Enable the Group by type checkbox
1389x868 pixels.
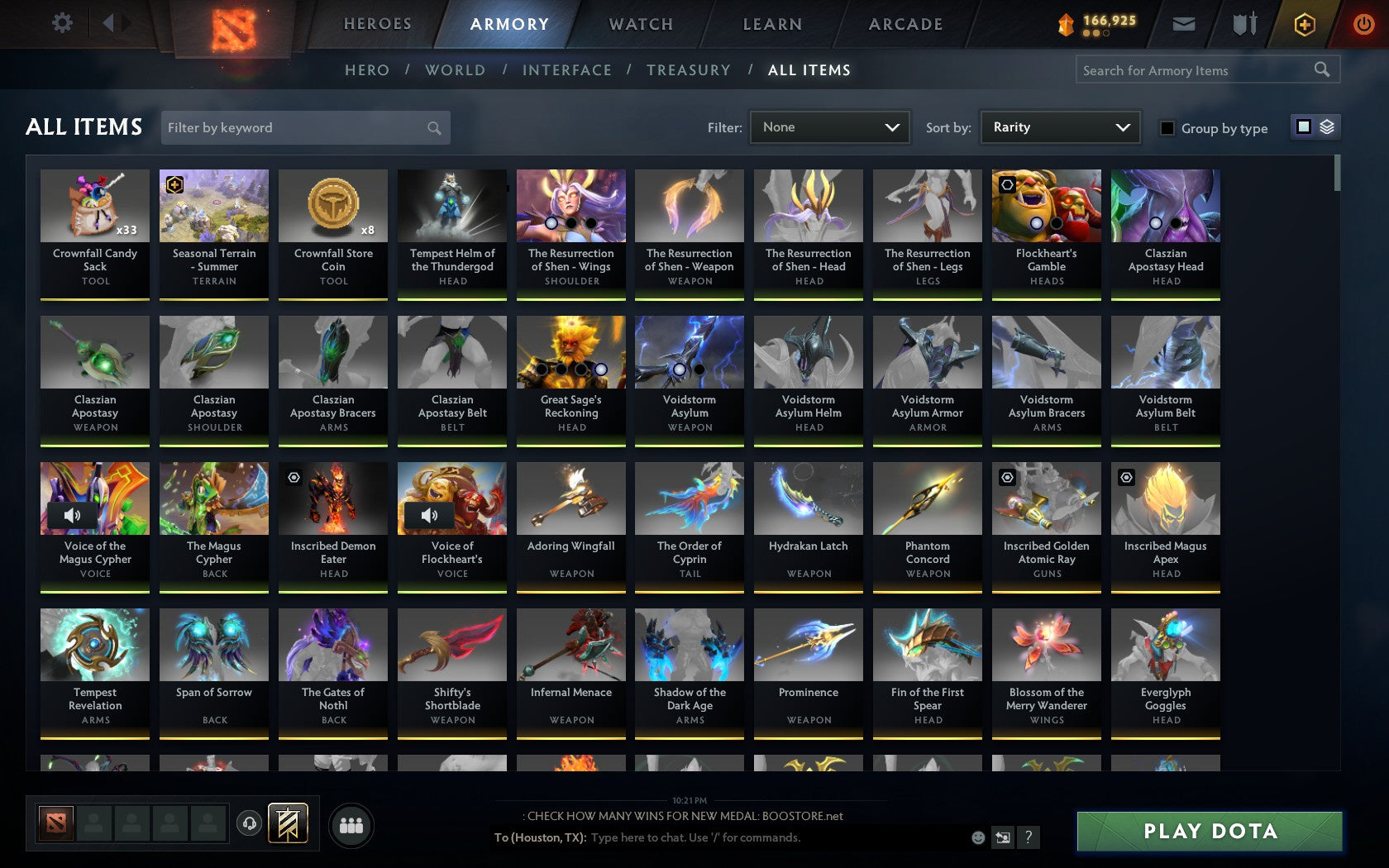[1166, 128]
